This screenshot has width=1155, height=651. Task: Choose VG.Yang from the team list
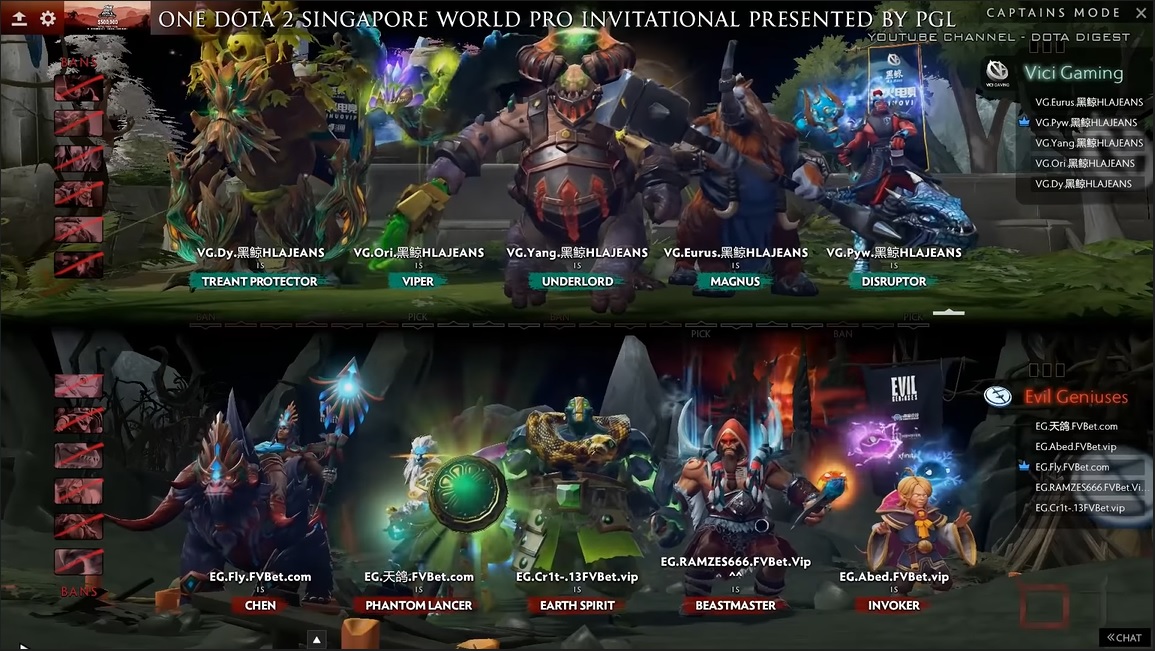point(1089,143)
